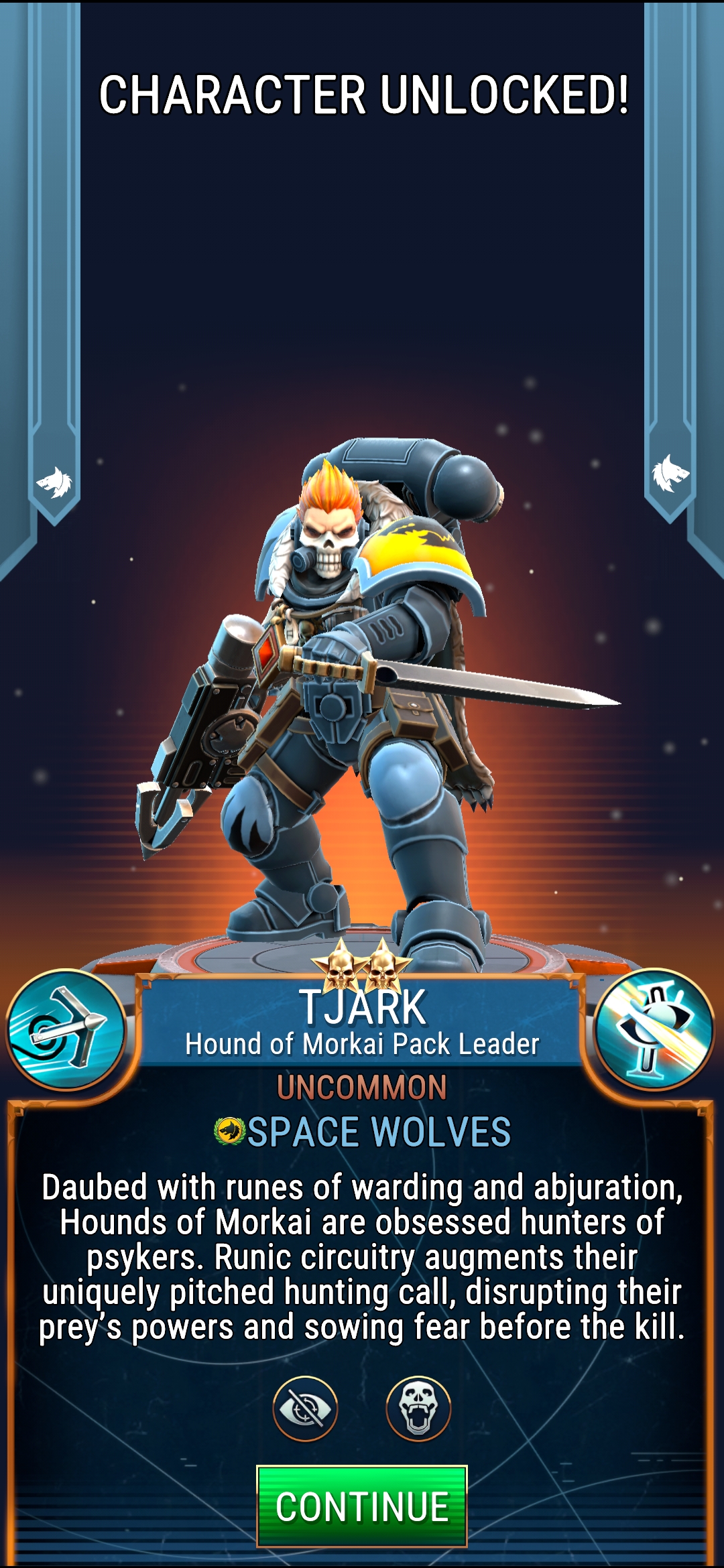Tap the green Continue button
Screen dimensions: 724x1568
(361, 1506)
